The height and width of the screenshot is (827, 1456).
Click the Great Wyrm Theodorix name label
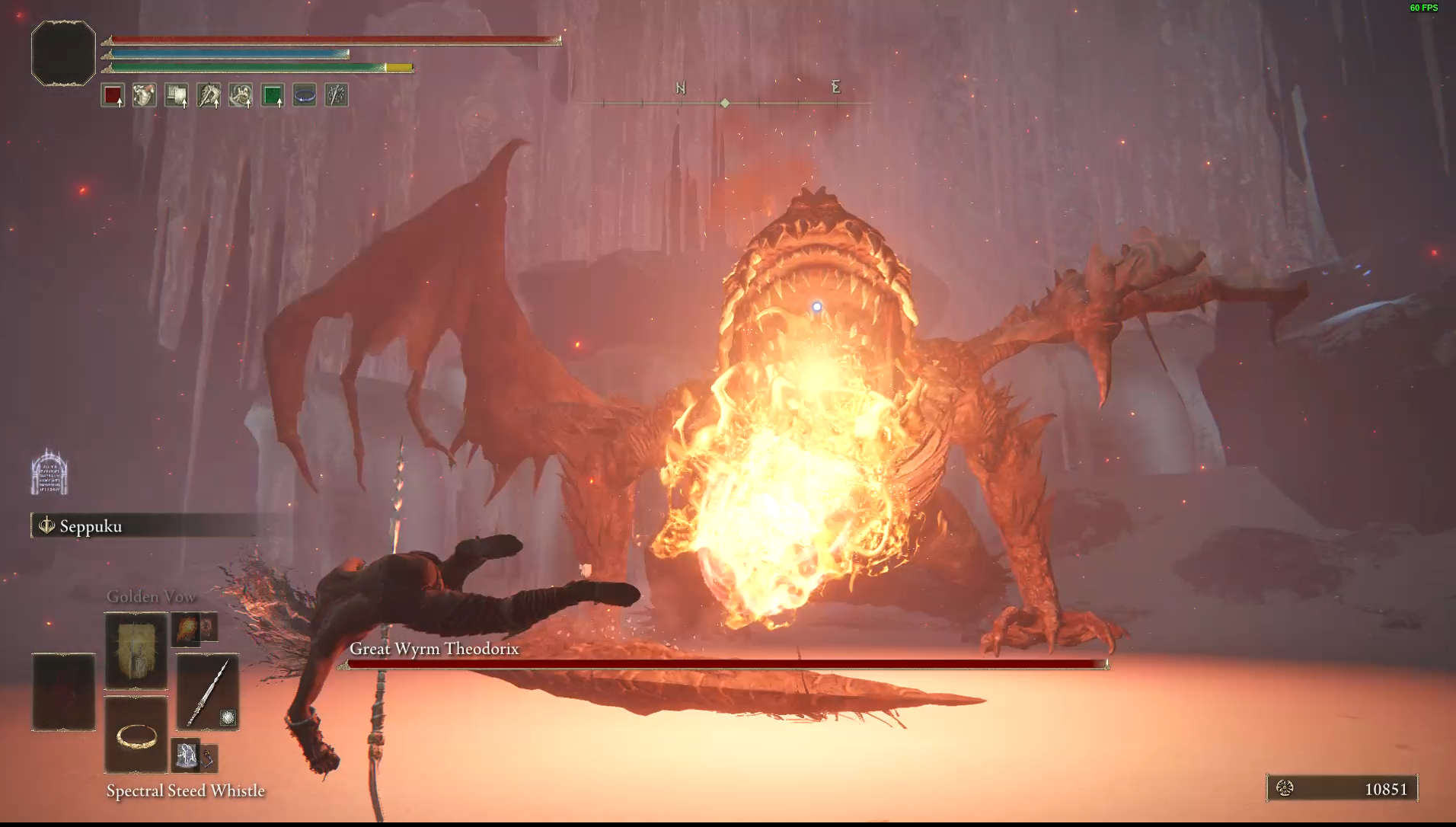pos(433,649)
